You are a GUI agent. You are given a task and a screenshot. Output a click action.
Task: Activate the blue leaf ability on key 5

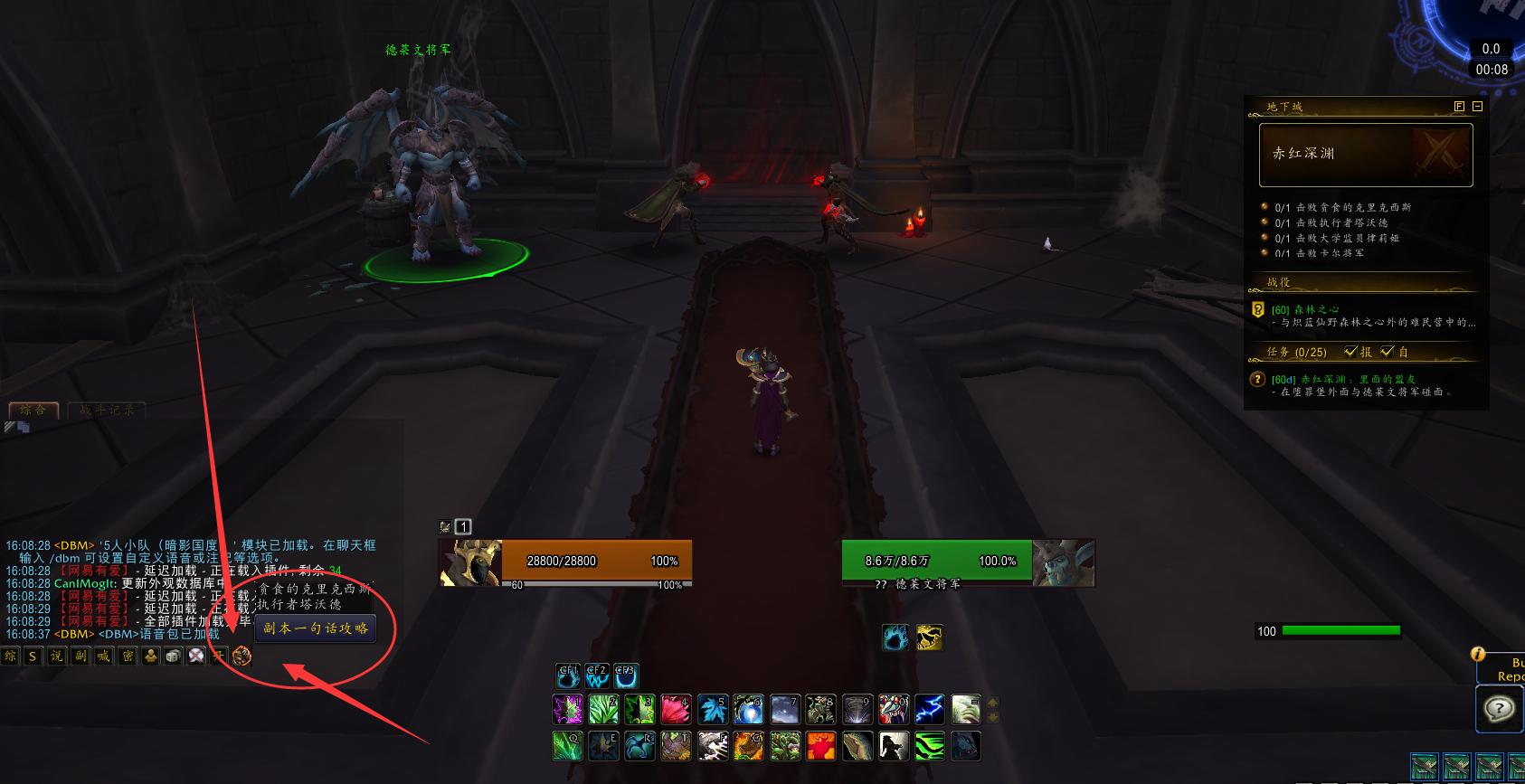[x=712, y=709]
